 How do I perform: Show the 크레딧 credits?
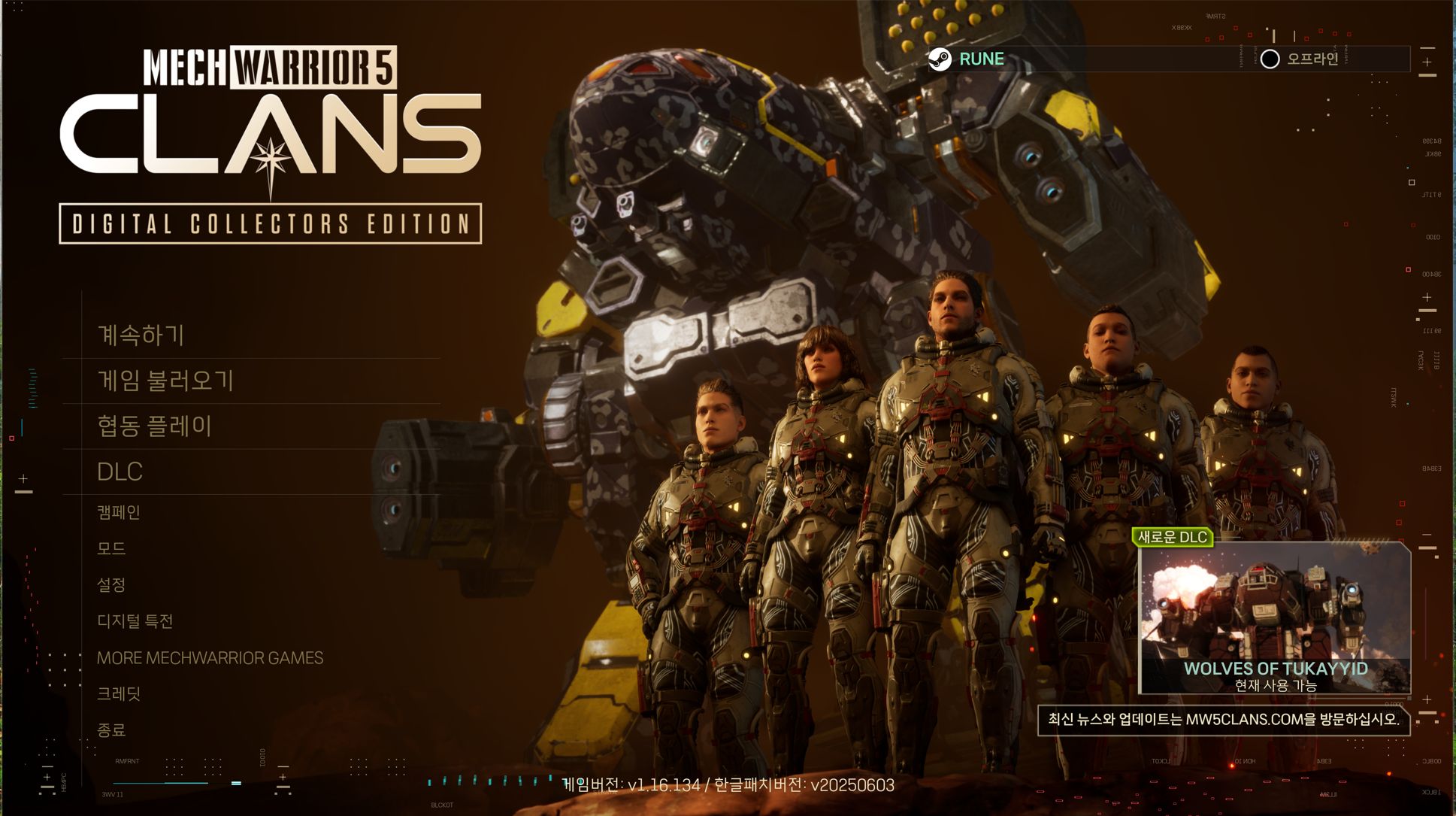(119, 693)
